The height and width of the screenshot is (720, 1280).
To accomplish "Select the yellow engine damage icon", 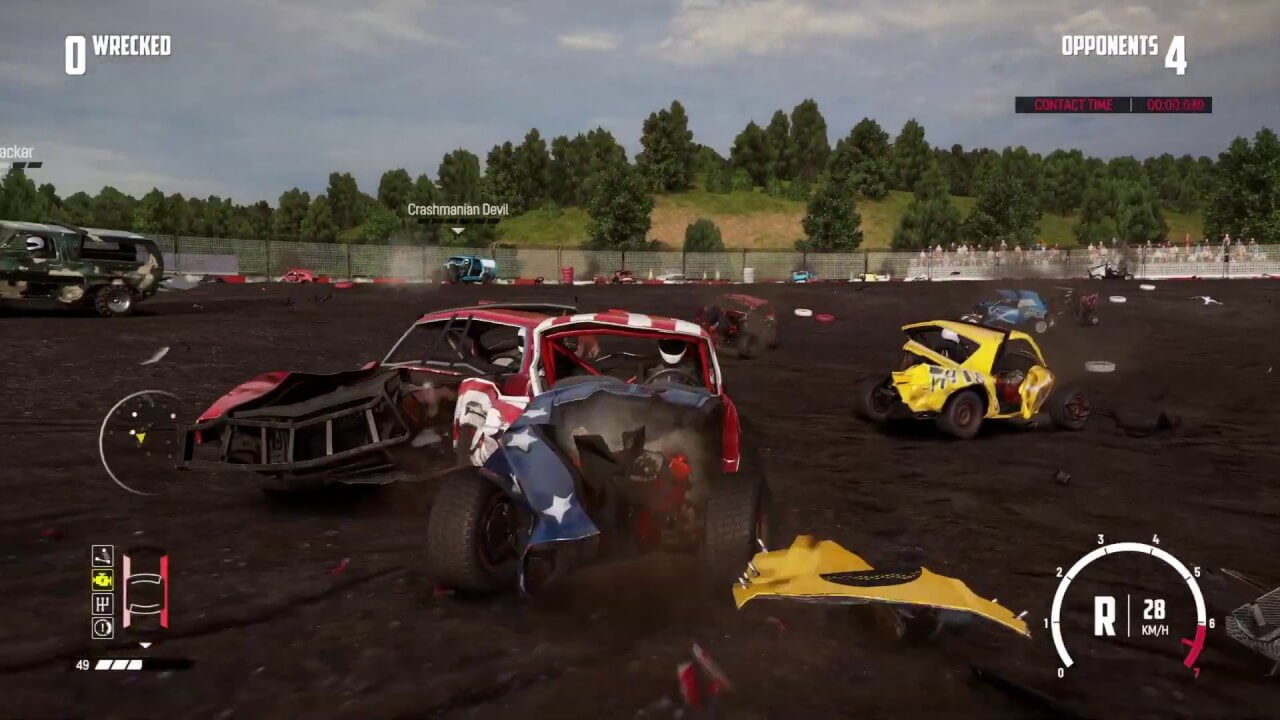I will click(102, 580).
